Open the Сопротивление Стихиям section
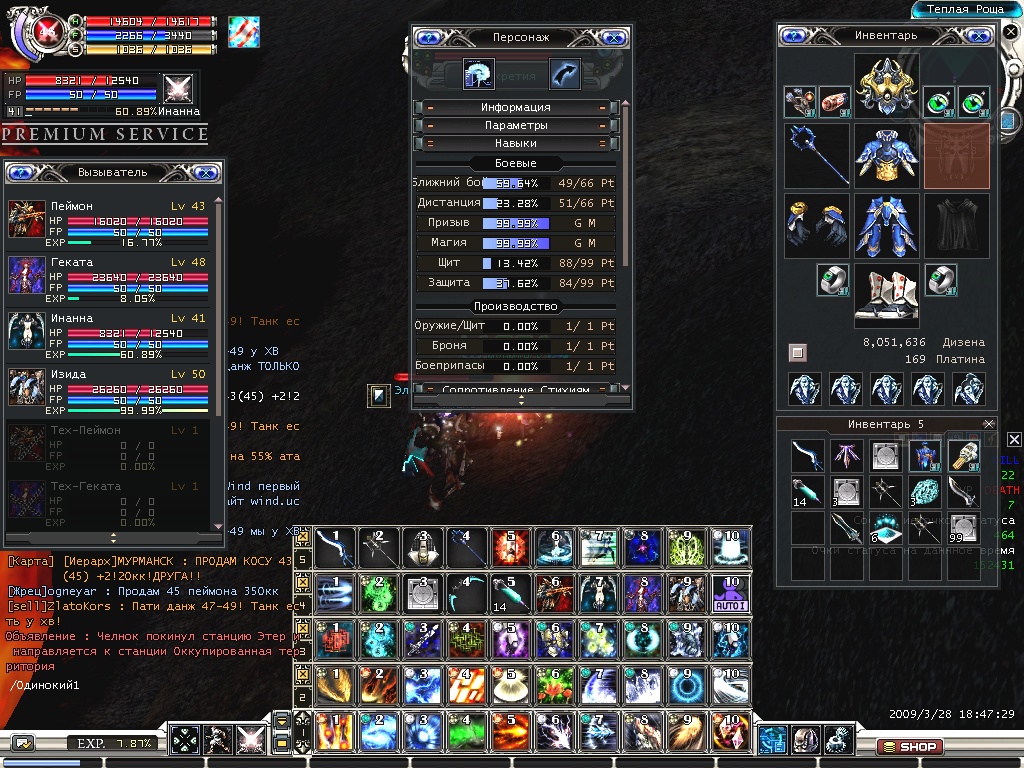1024x768 pixels. (516, 389)
